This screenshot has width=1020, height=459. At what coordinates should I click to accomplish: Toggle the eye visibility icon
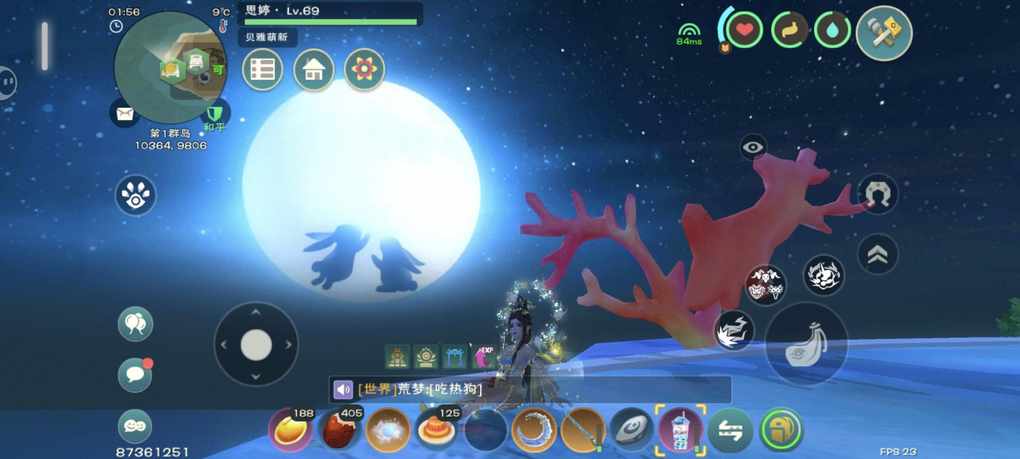(x=754, y=148)
